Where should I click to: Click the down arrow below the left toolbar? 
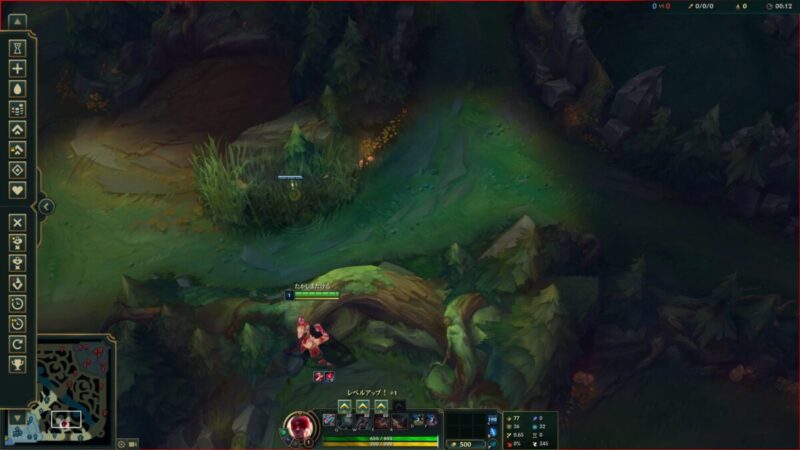pos(17,417)
